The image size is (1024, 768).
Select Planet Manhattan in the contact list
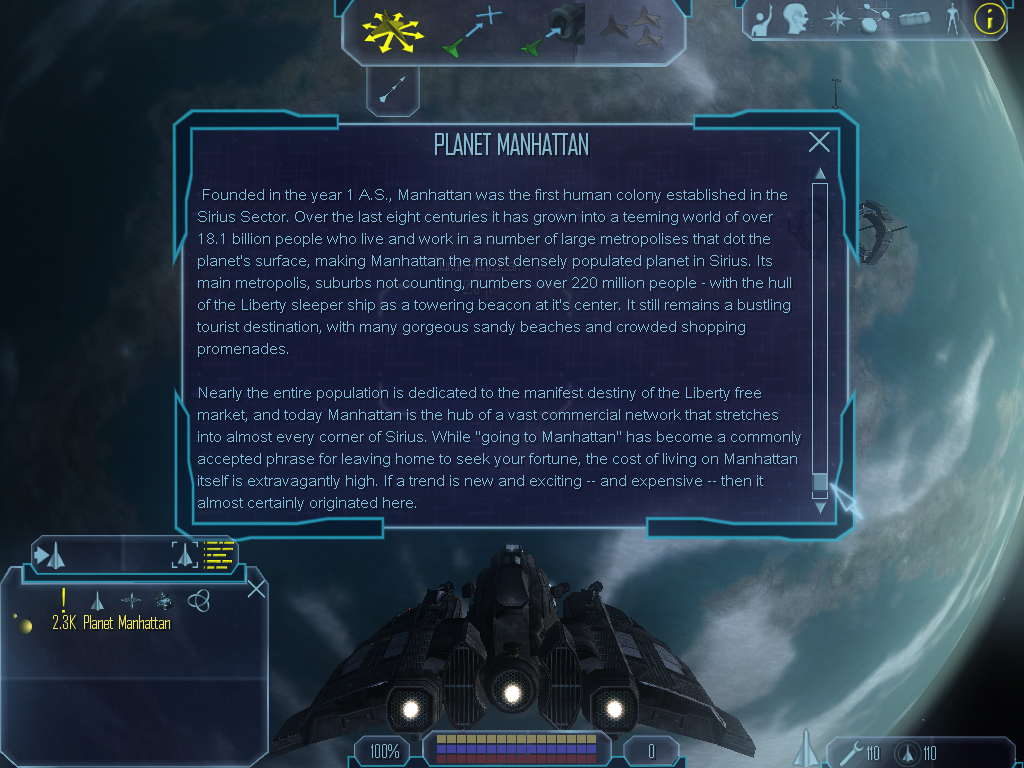pyautogui.click(x=126, y=624)
